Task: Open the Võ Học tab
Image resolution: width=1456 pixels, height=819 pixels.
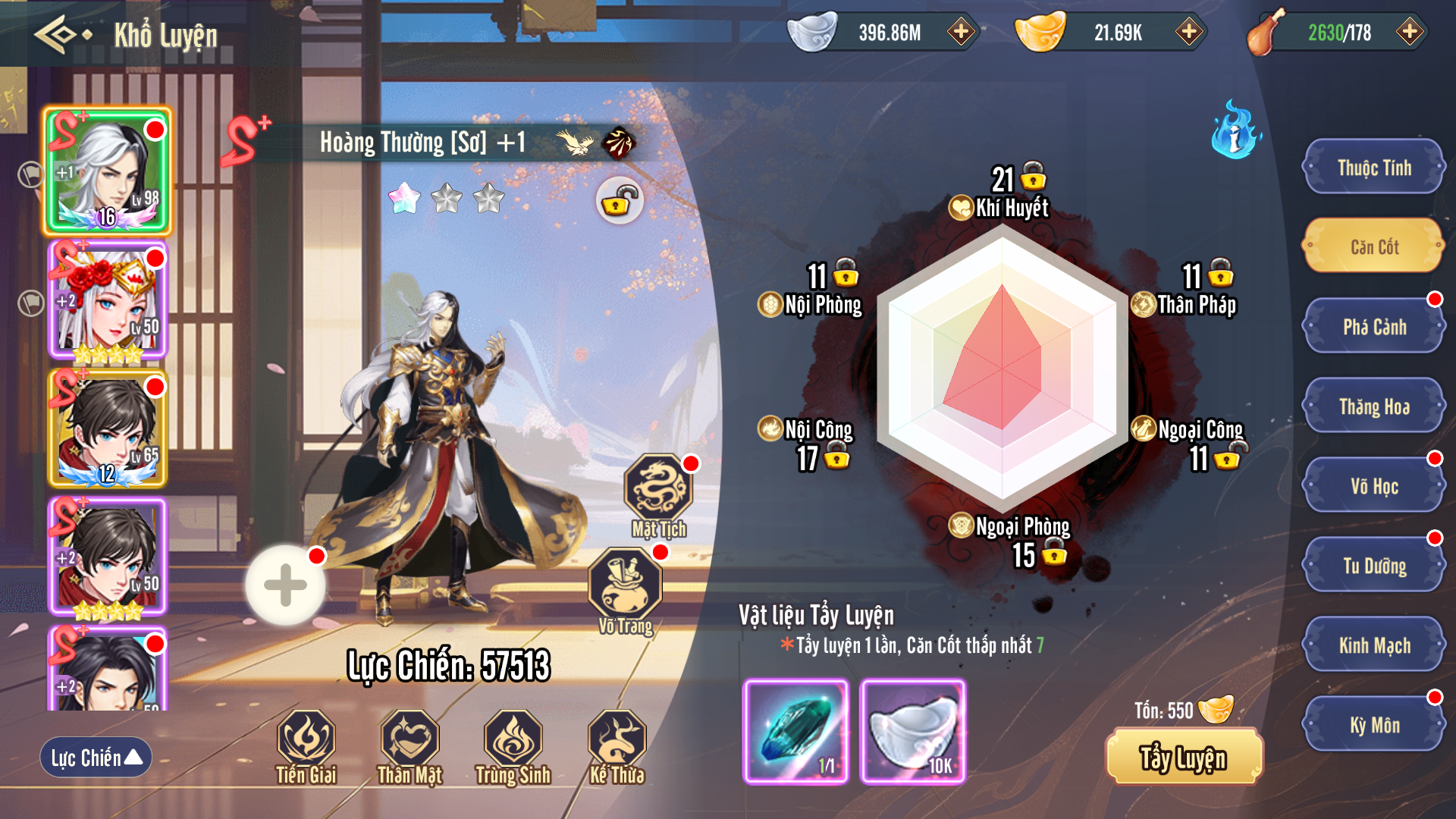Action: tap(1374, 486)
